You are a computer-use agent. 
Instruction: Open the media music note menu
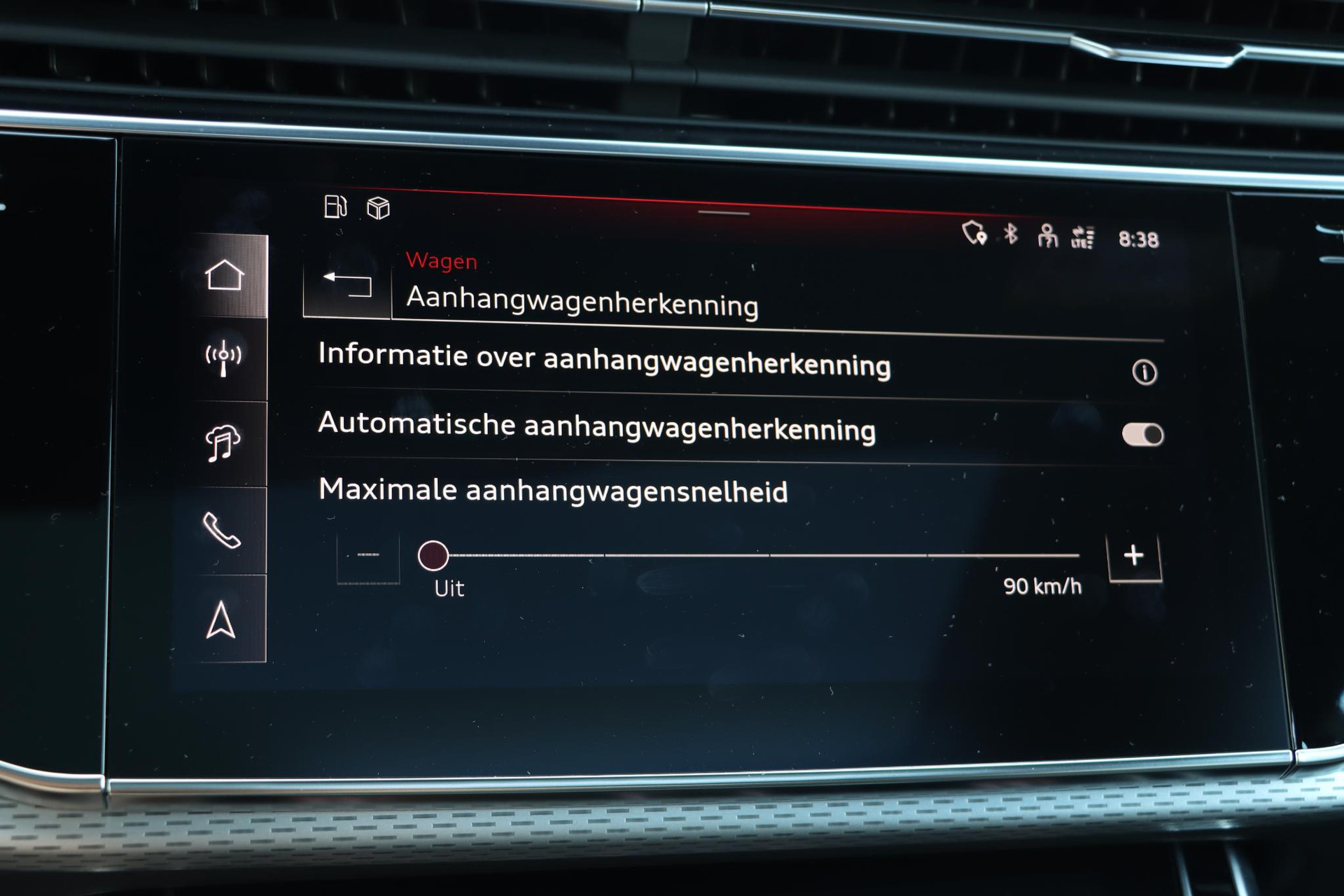click(223, 443)
